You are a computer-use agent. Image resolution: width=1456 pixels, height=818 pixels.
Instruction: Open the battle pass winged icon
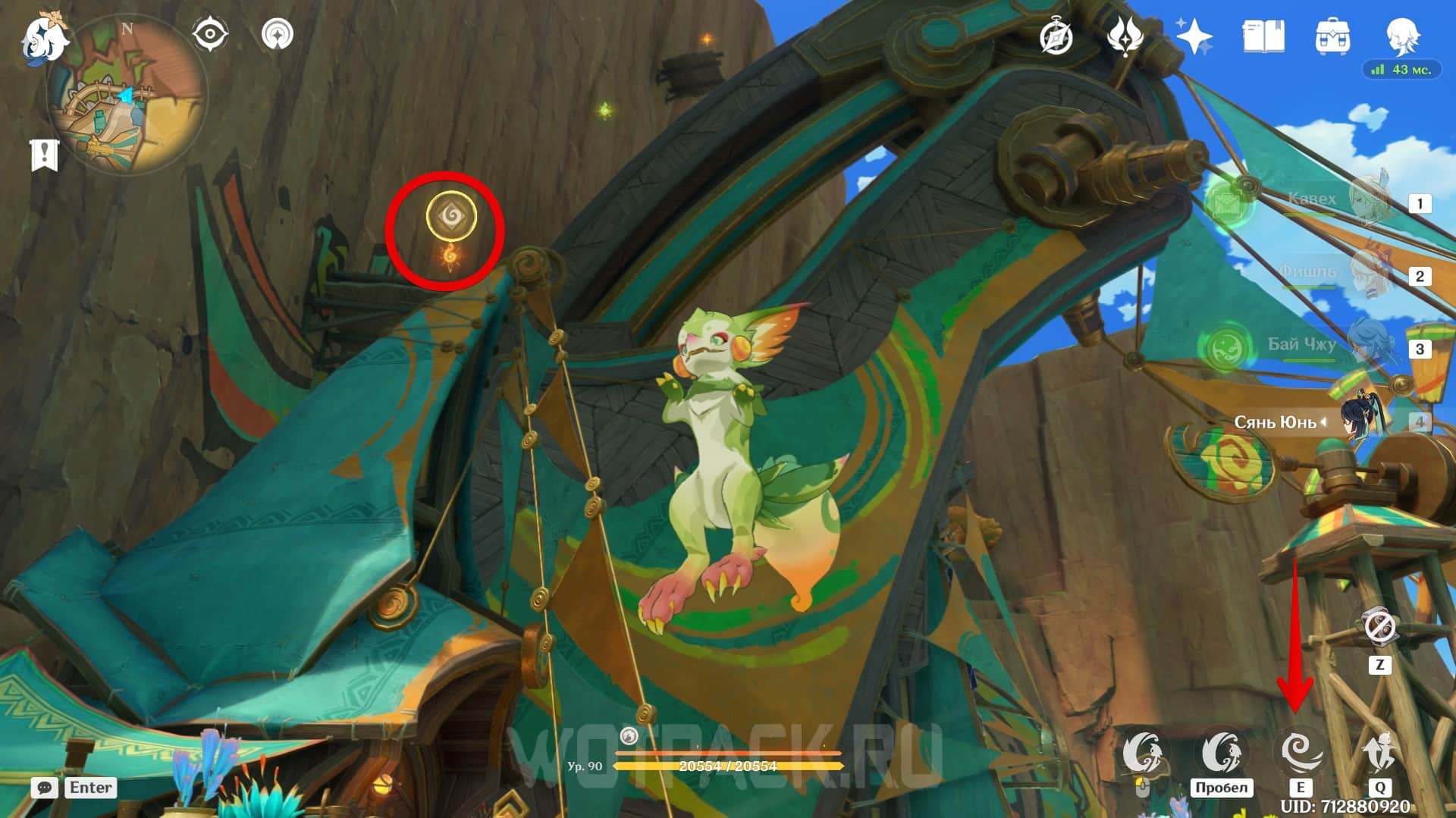[x=1125, y=36]
